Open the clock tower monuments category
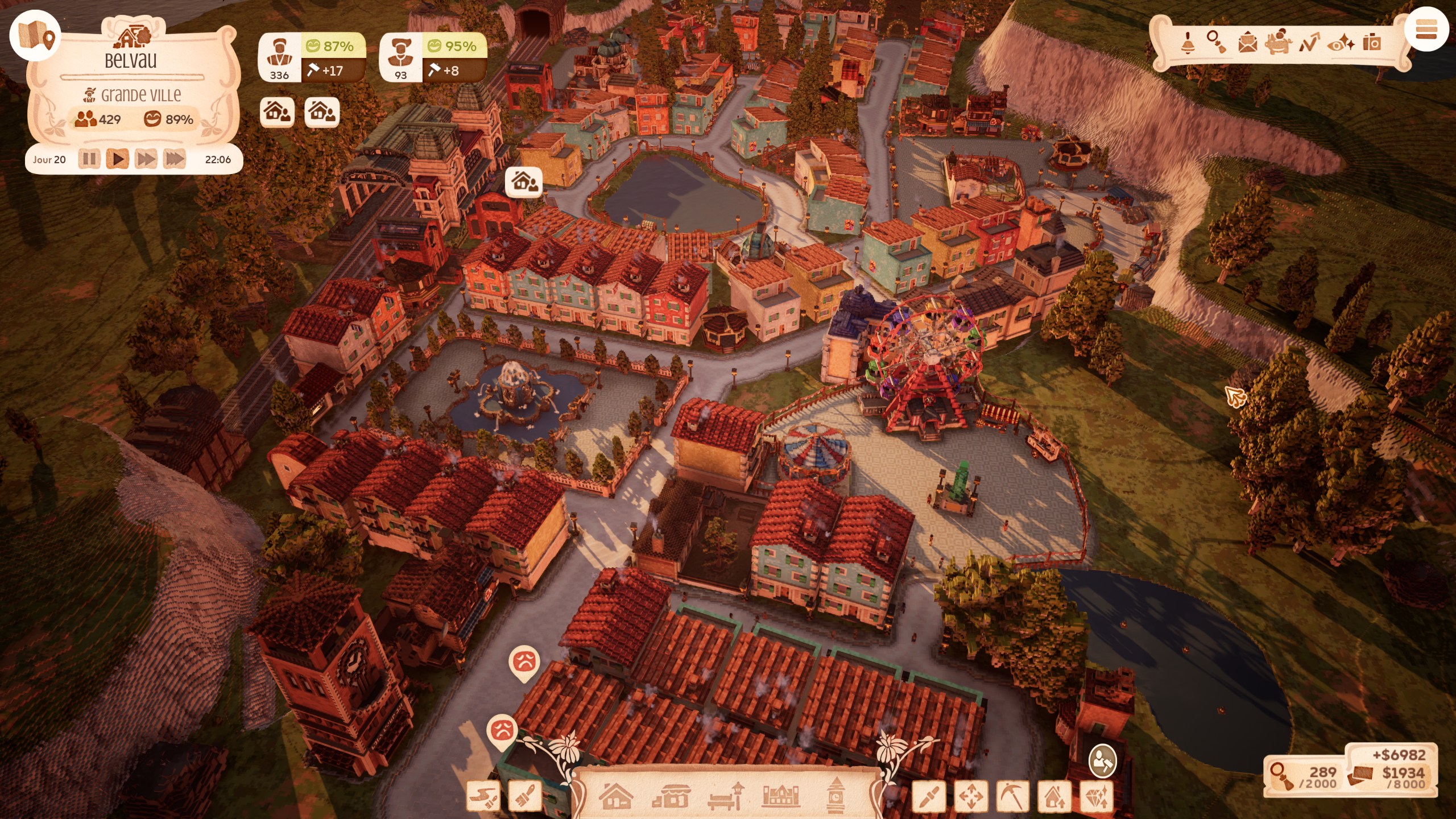This screenshot has width=1456, height=819. (835, 795)
